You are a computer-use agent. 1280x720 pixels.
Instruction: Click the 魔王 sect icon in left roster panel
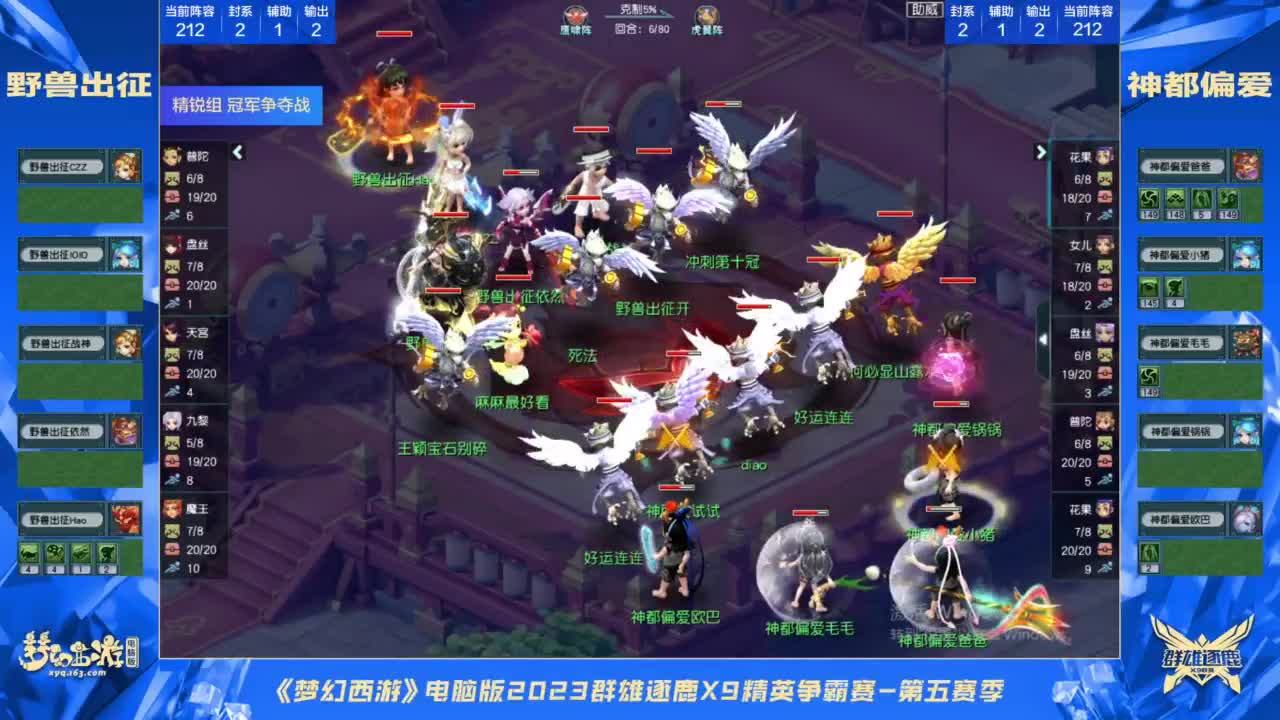172,510
